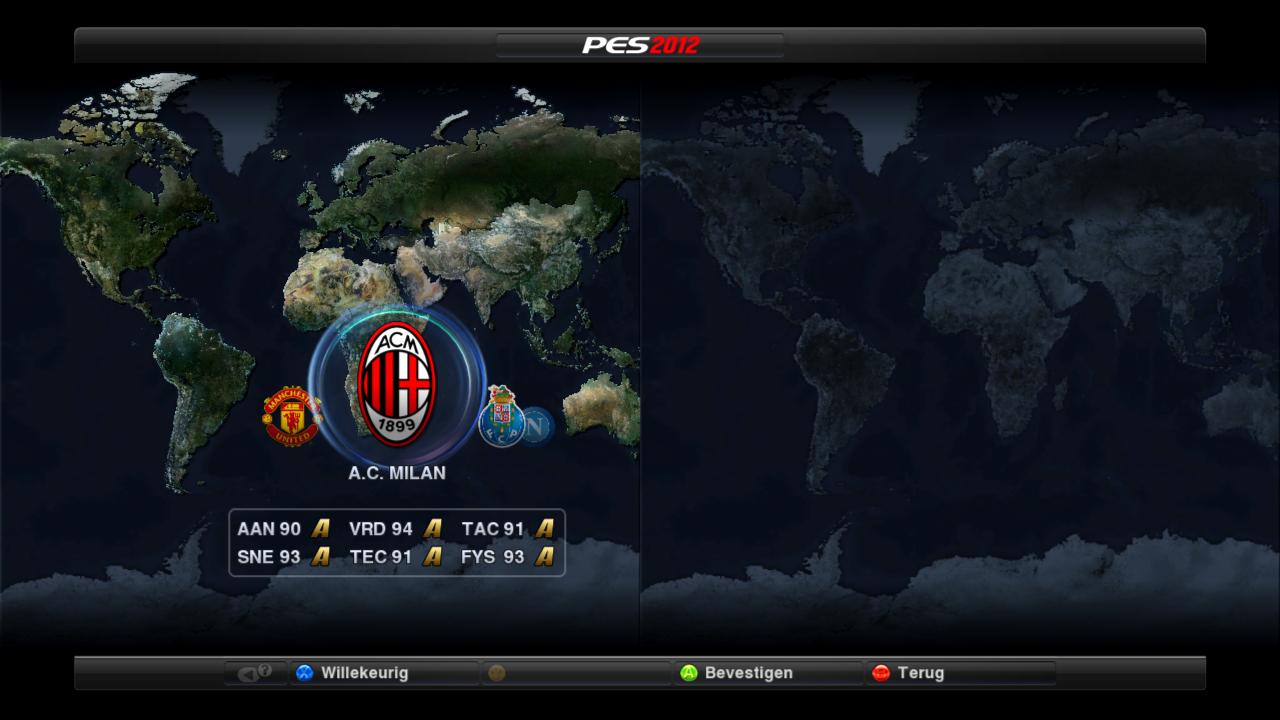Pick the FC Porto crest
Image resolution: width=1280 pixels, height=720 pixels.
pyautogui.click(x=501, y=416)
